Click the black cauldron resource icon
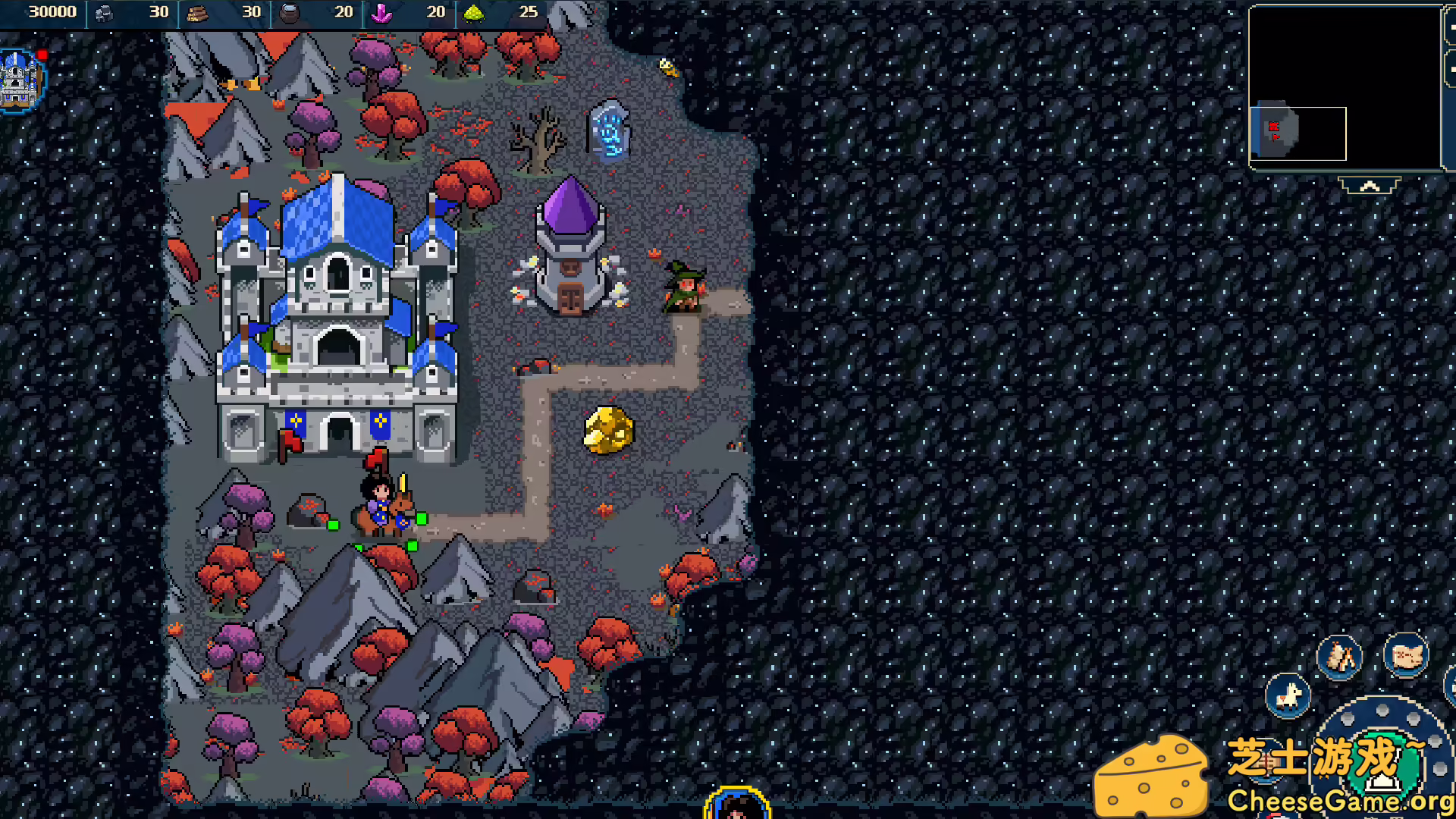1456x819 pixels. 289,12
